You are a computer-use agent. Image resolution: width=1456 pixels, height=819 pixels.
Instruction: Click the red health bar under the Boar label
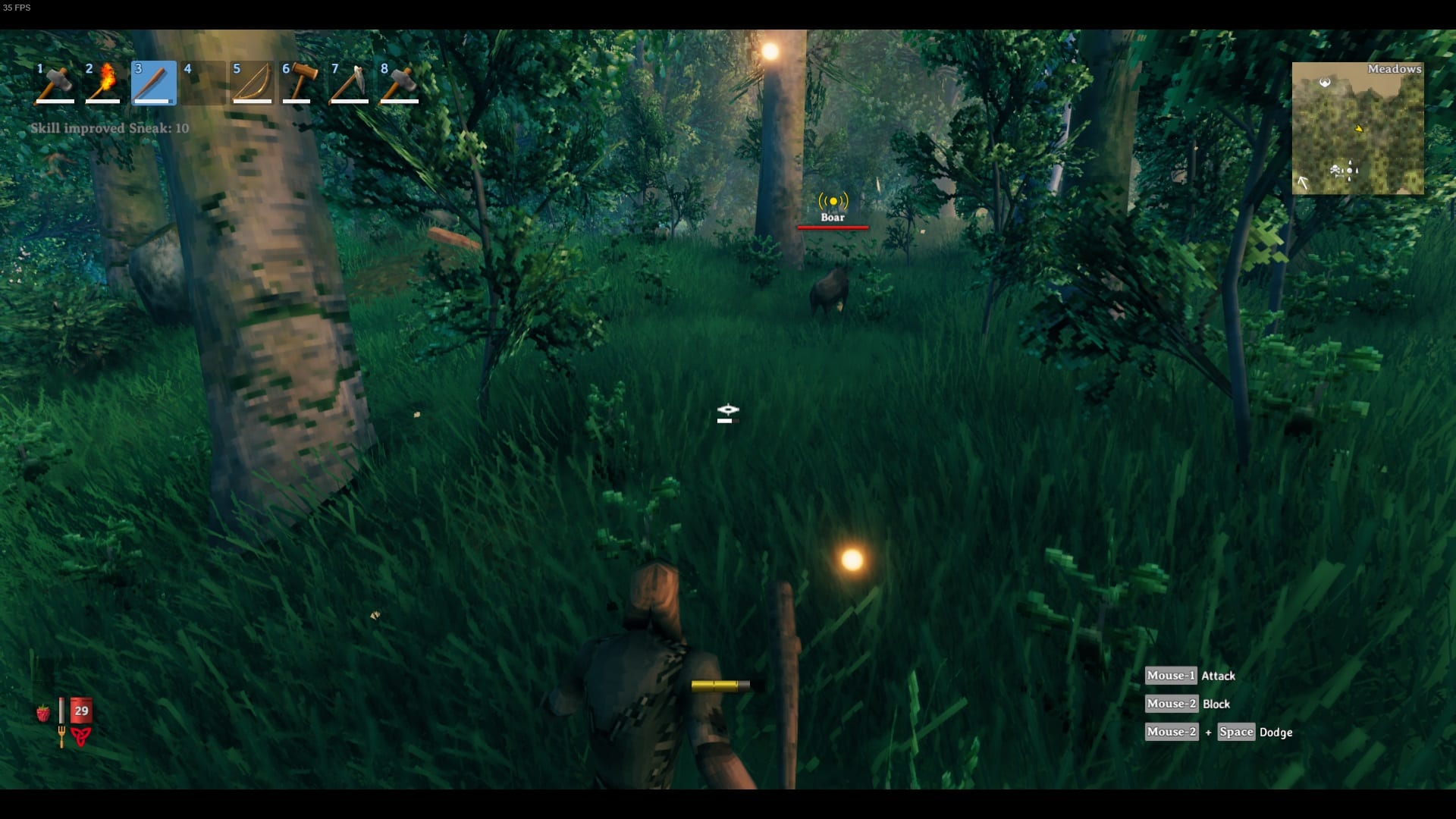pyautogui.click(x=833, y=227)
